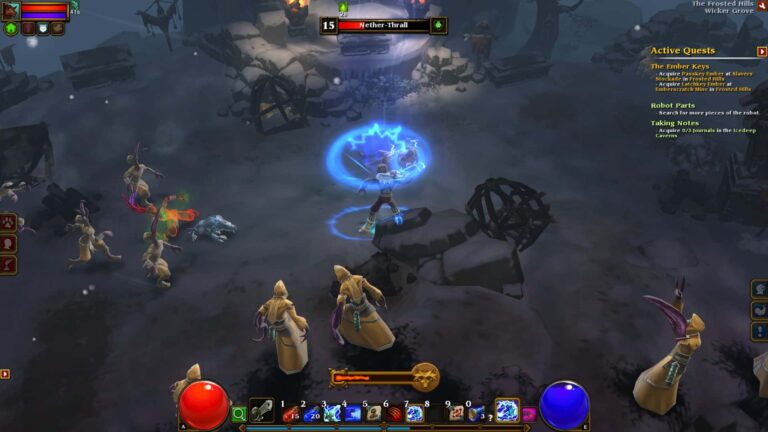Click the pet portrait in the corner

pos(10,10)
